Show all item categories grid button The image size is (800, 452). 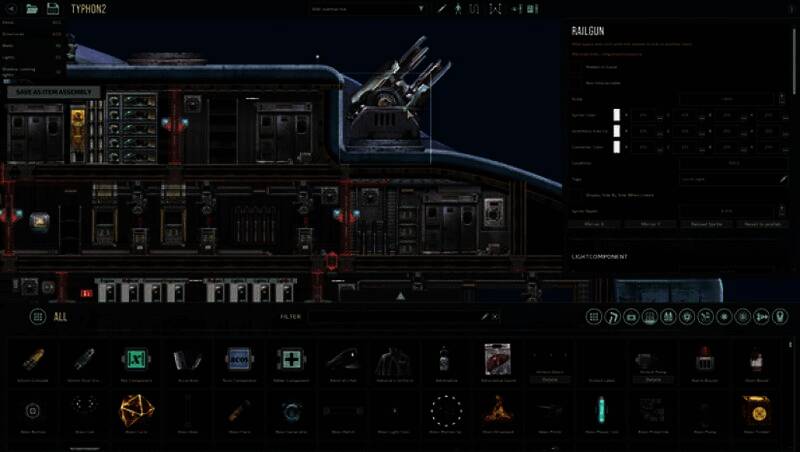point(37,316)
